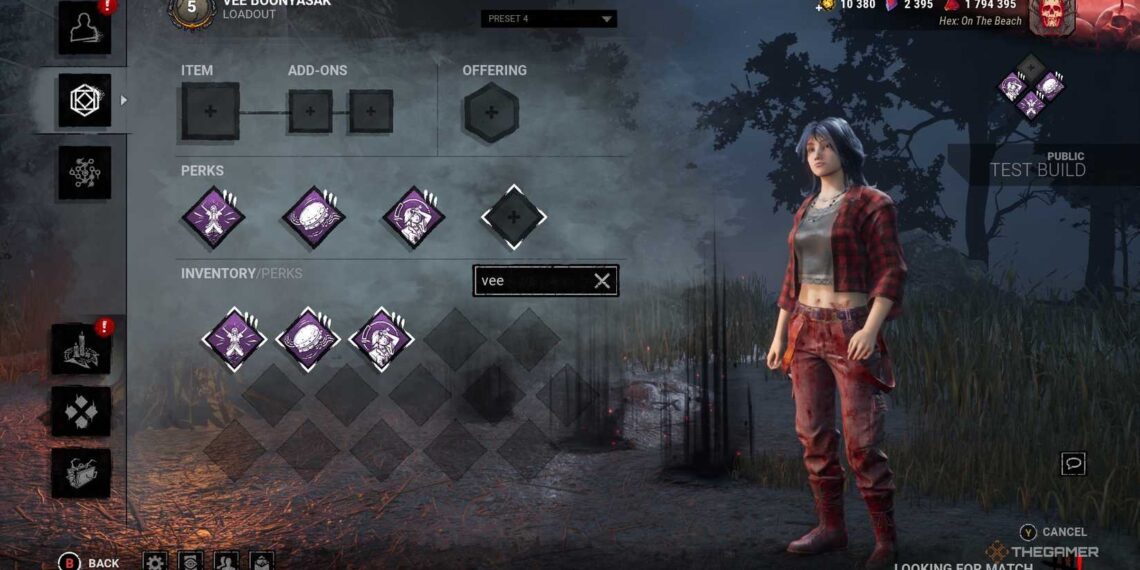Viewport: 1140px width, 570px height.
Task: Choose the hat-wearing character perk in inventory
Action: (x=381, y=339)
